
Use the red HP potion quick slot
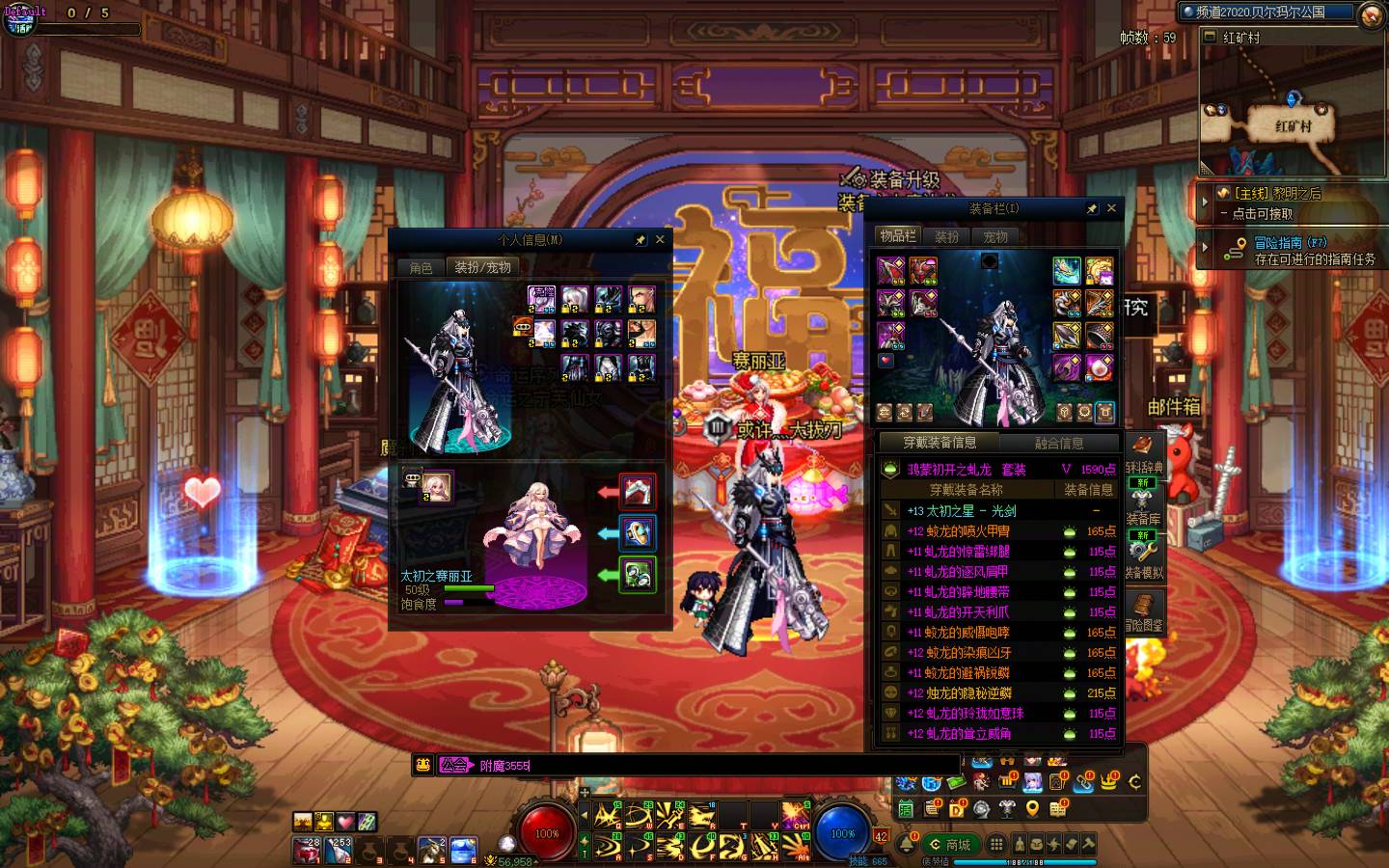point(308,850)
